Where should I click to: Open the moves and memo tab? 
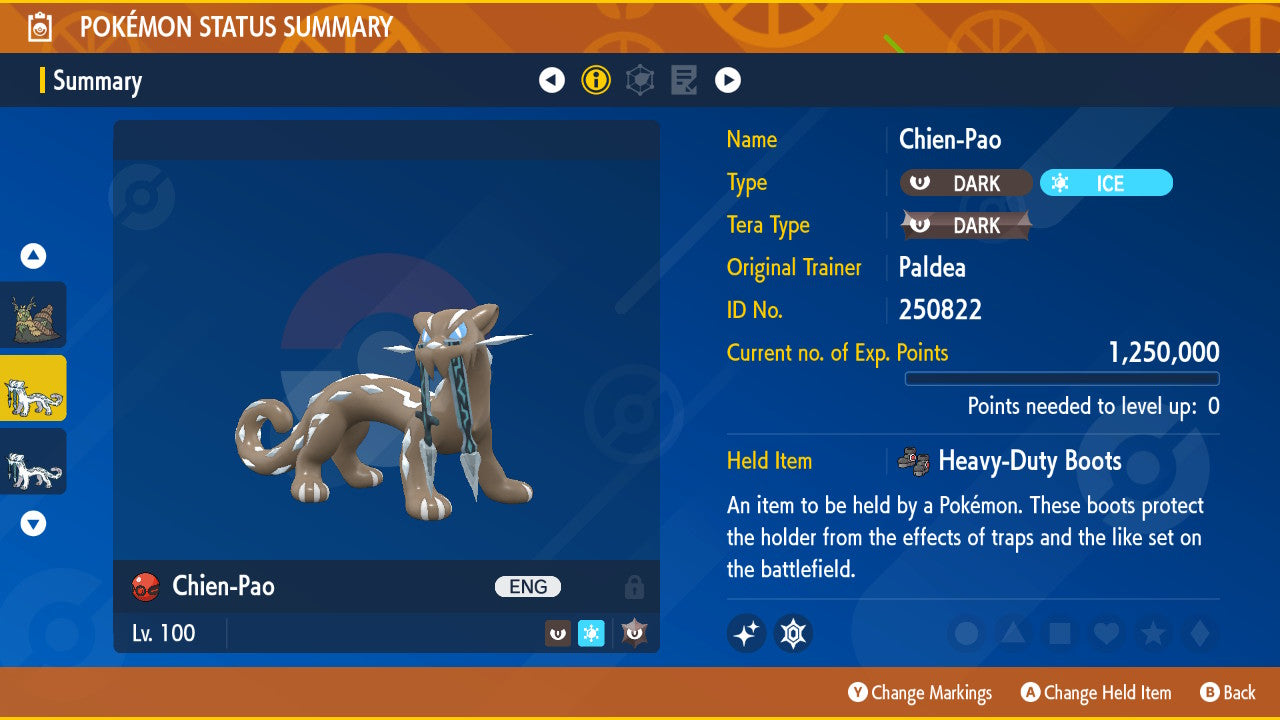684,80
